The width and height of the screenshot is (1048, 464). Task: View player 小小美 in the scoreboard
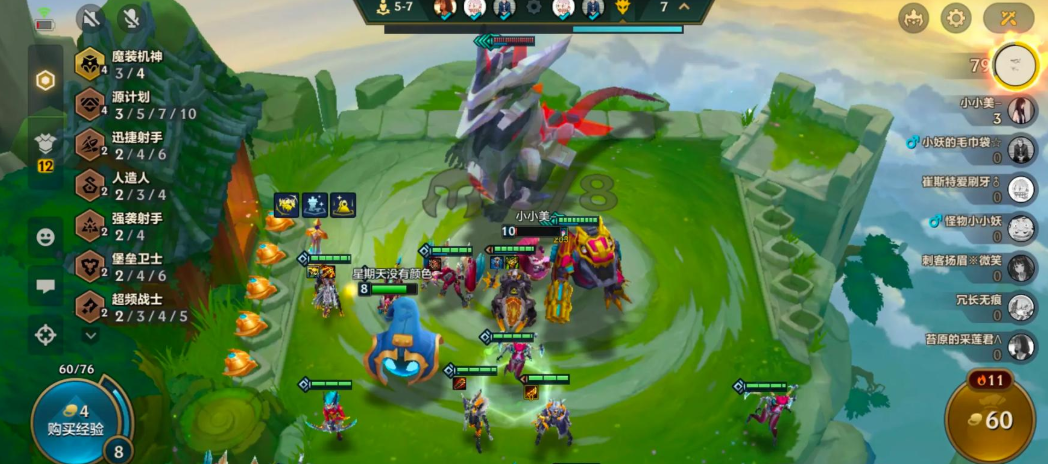pyautogui.click(x=1020, y=110)
